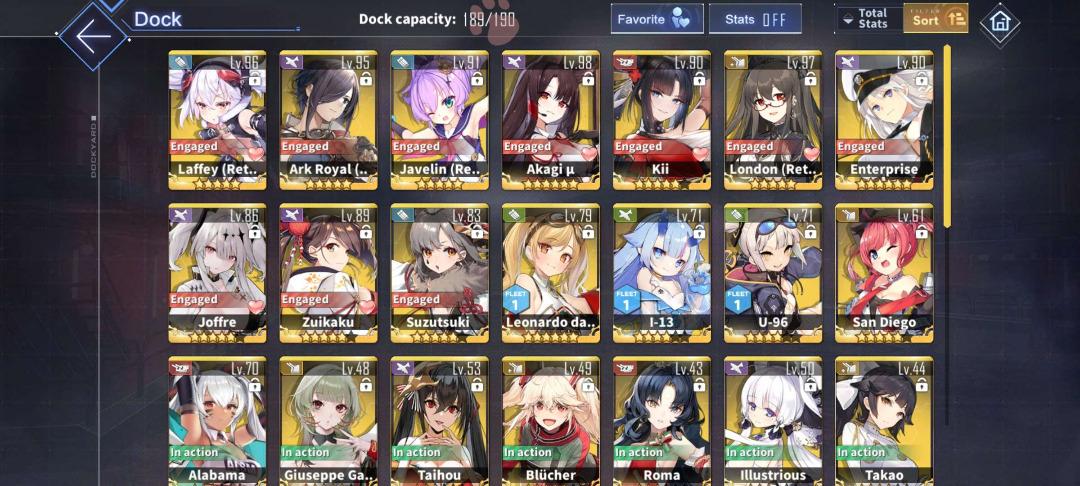Select the U-96 submarine card
Viewport: 1080px width, 486px height.
point(772,271)
